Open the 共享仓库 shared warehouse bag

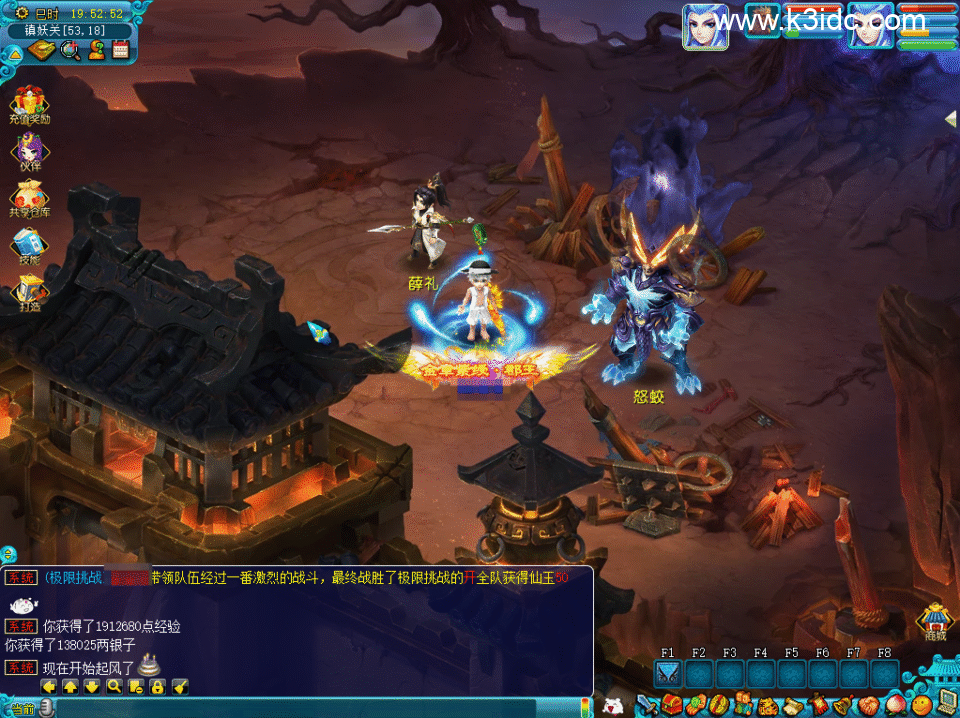(x=29, y=198)
